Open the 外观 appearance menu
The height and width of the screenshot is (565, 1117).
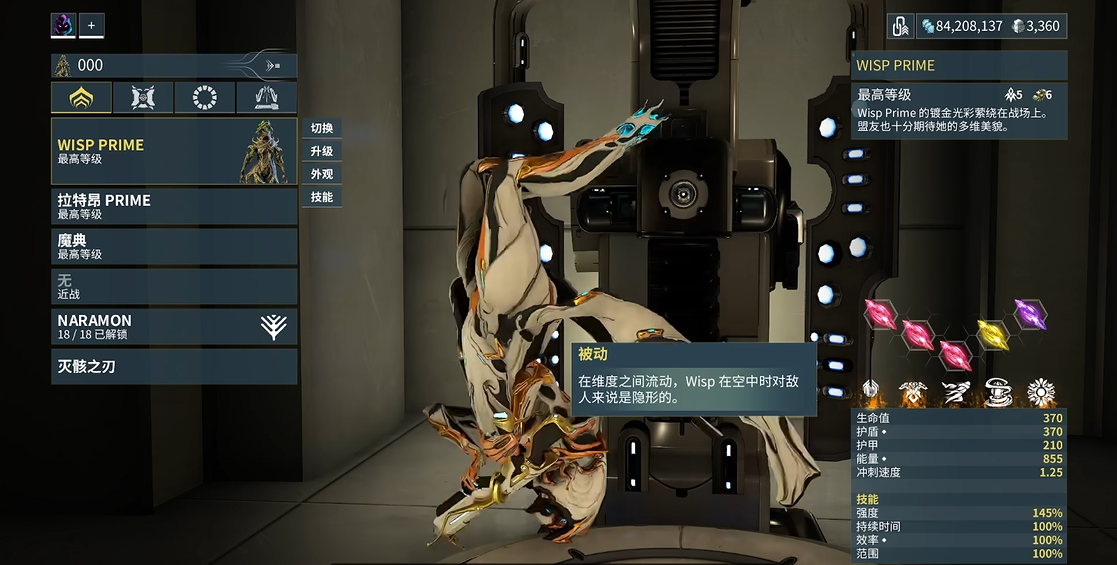coord(322,174)
